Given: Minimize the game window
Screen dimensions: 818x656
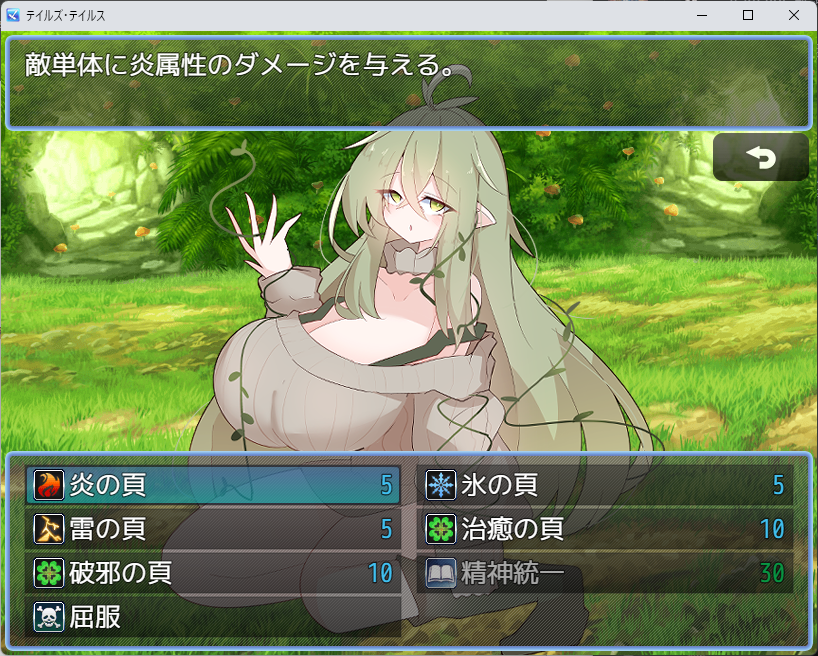Looking at the screenshot, I should tap(702, 15).
